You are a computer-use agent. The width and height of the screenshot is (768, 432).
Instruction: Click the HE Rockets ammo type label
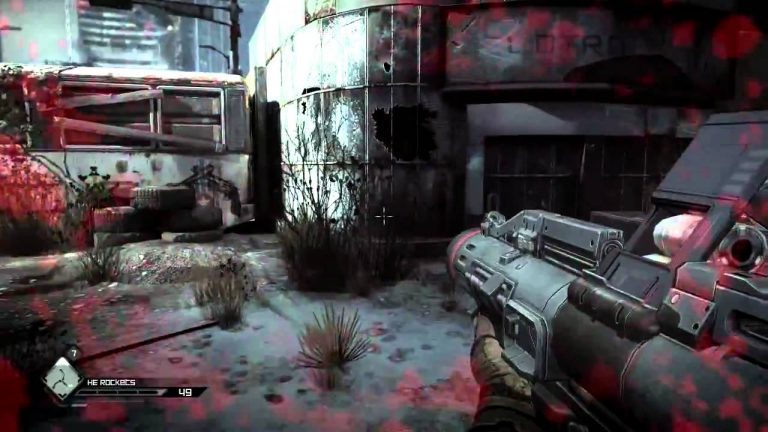[112, 382]
